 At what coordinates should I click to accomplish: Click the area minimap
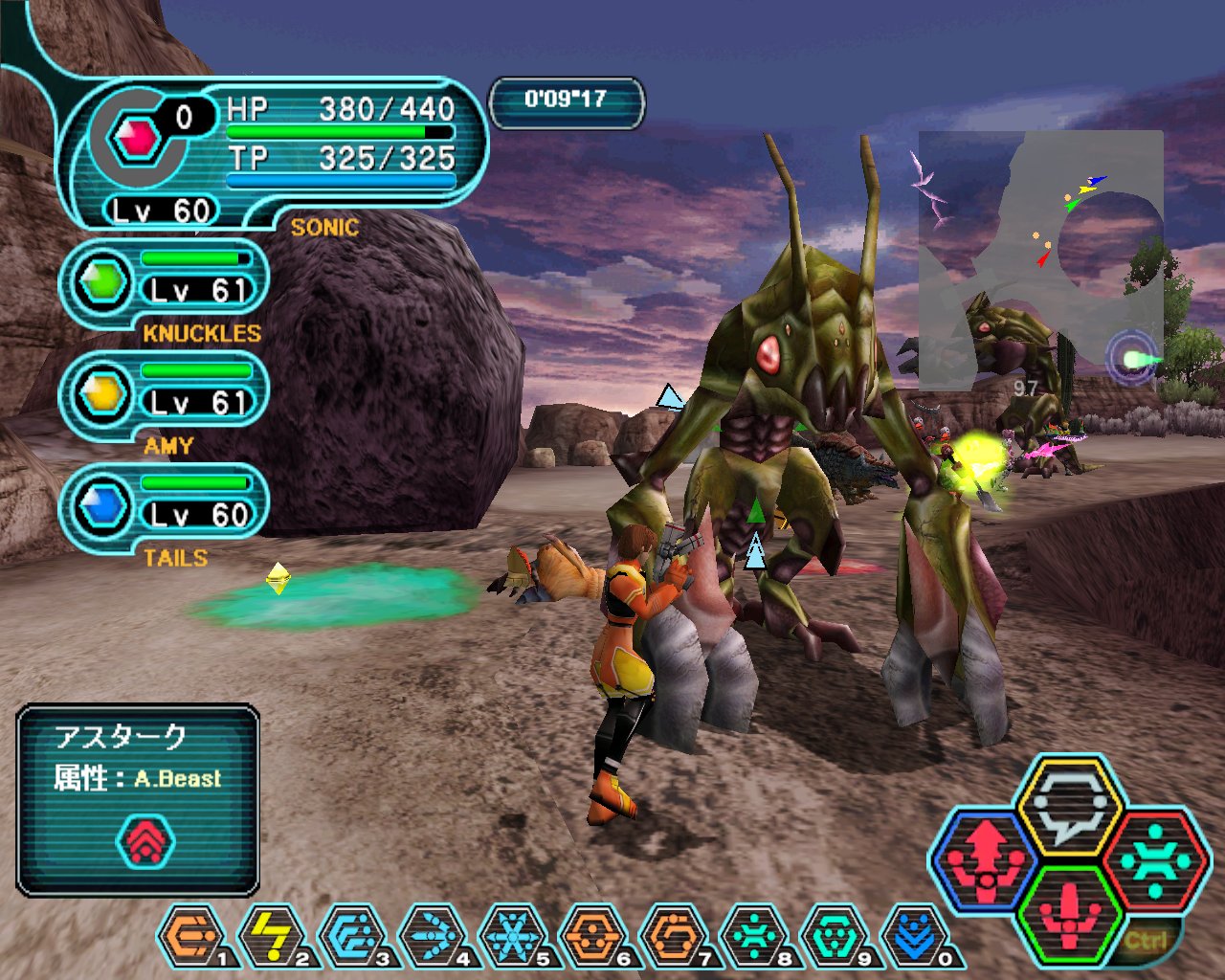pyautogui.click(x=1041, y=258)
